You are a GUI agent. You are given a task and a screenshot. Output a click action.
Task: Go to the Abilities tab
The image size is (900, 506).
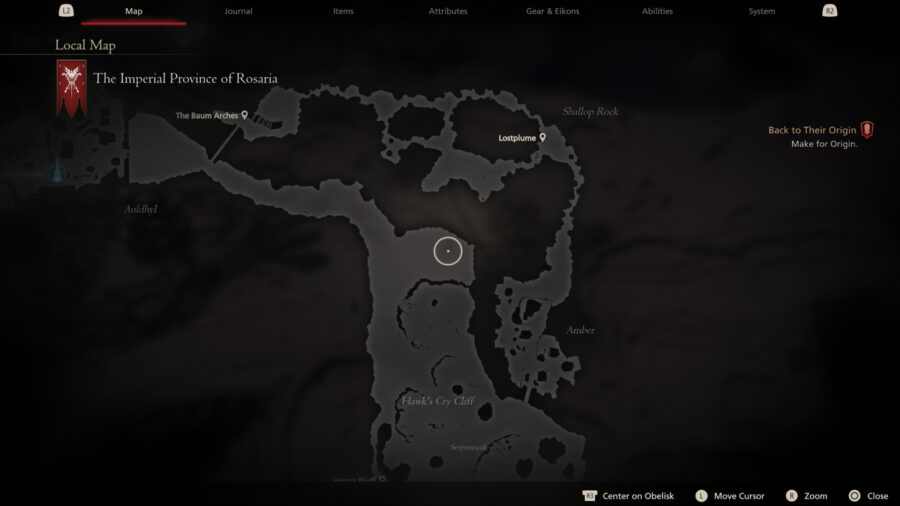pyautogui.click(x=657, y=11)
